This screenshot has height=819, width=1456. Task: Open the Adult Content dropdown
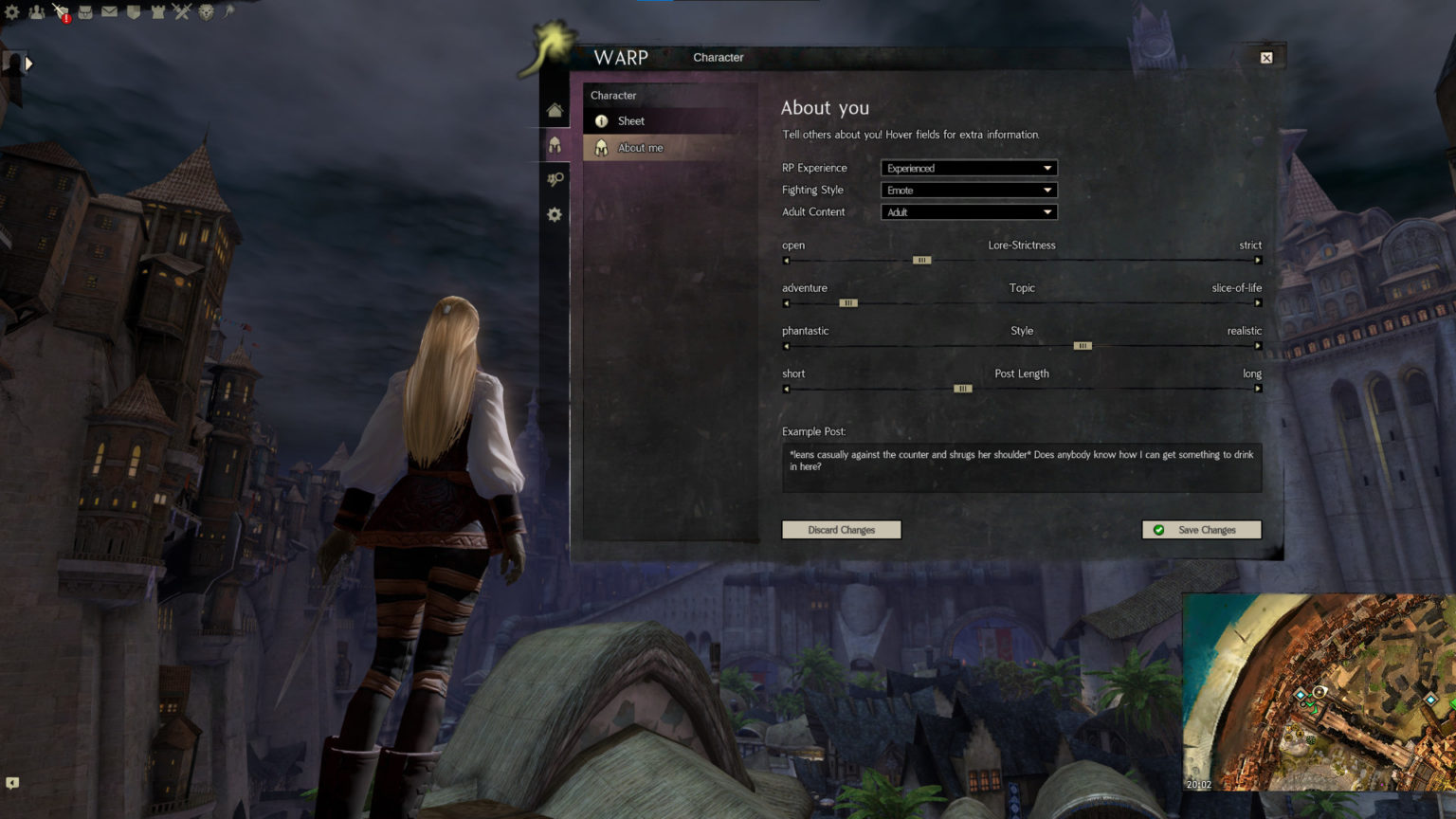pos(968,211)
